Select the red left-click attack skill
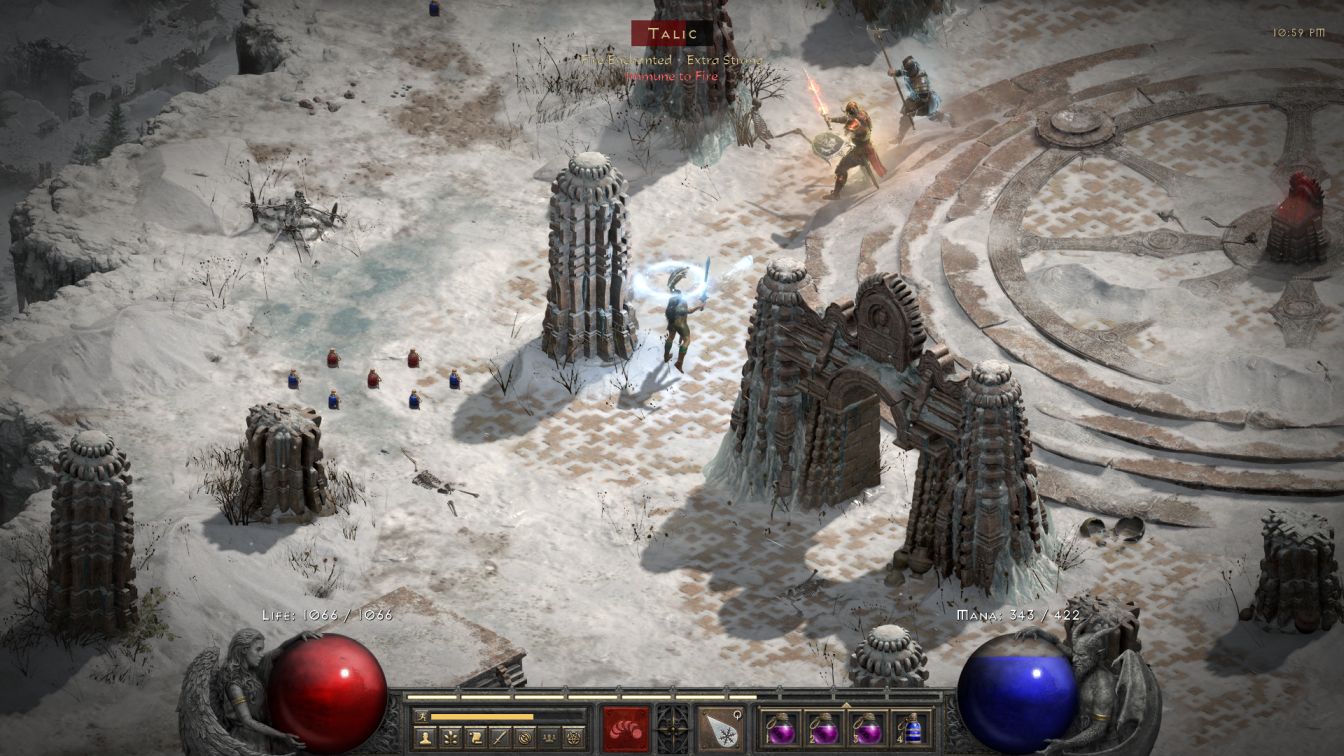The height and width of the screenshot is (756, 1344). point(626,729)
